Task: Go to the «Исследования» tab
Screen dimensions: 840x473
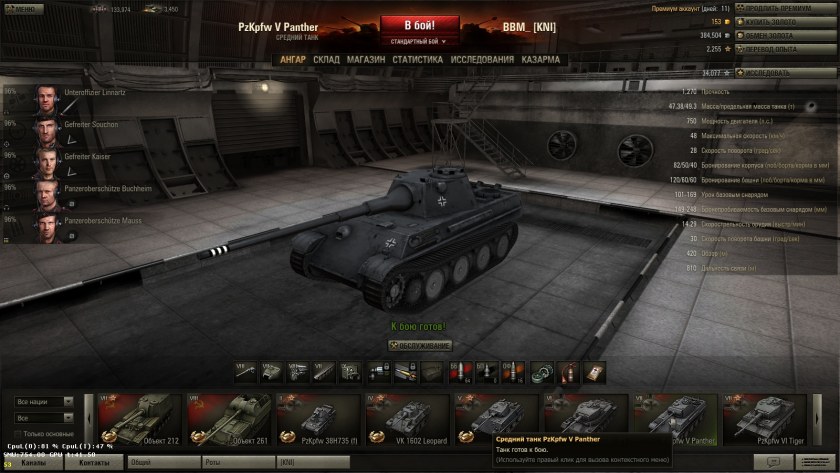Action: pos(482,60)
